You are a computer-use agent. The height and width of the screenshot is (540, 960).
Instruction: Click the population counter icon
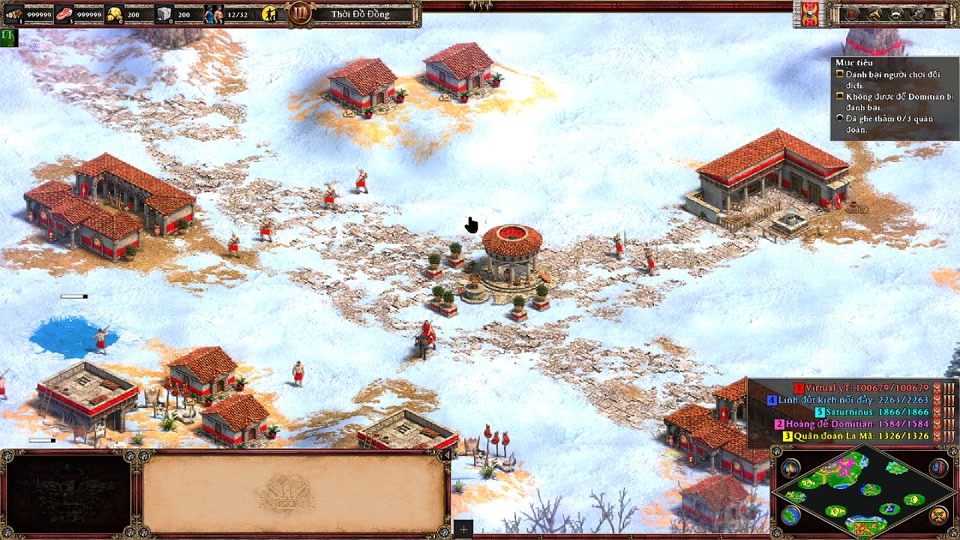(x=214, y=14)
